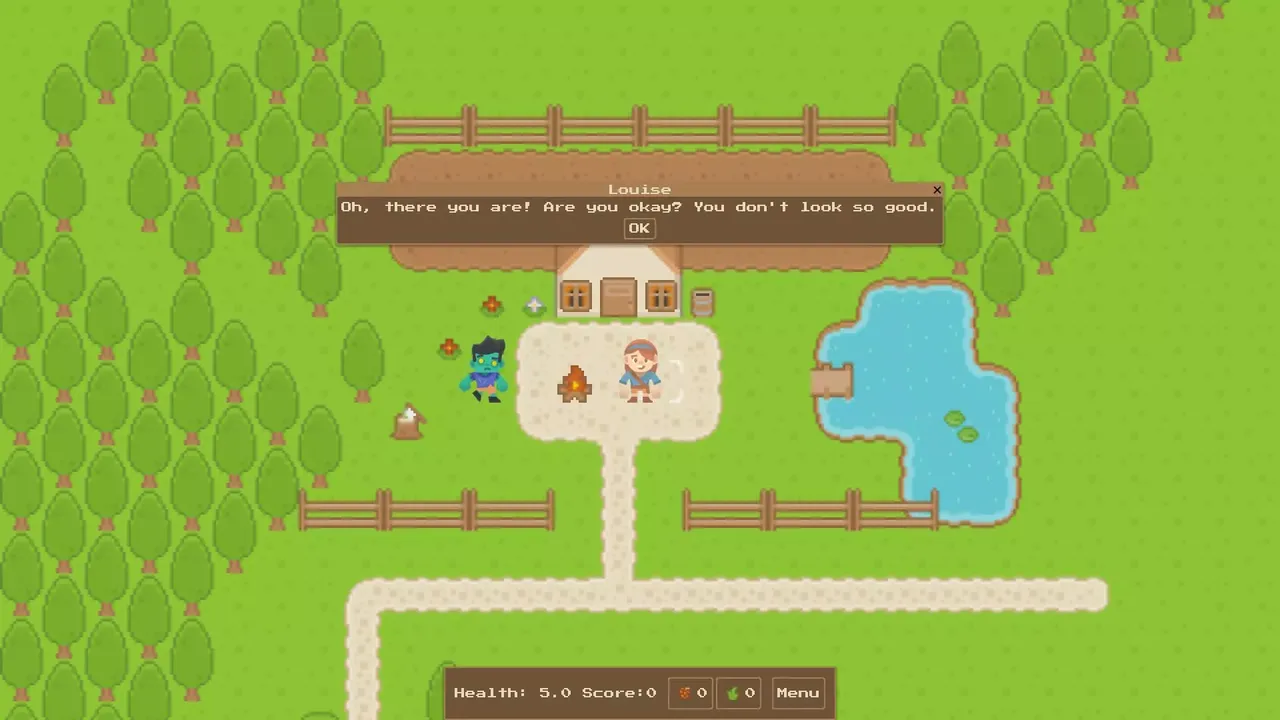Viewport: 1280px width, 720px height.
Task: Click the berry counter icon
Action: (x=688, y=692)
